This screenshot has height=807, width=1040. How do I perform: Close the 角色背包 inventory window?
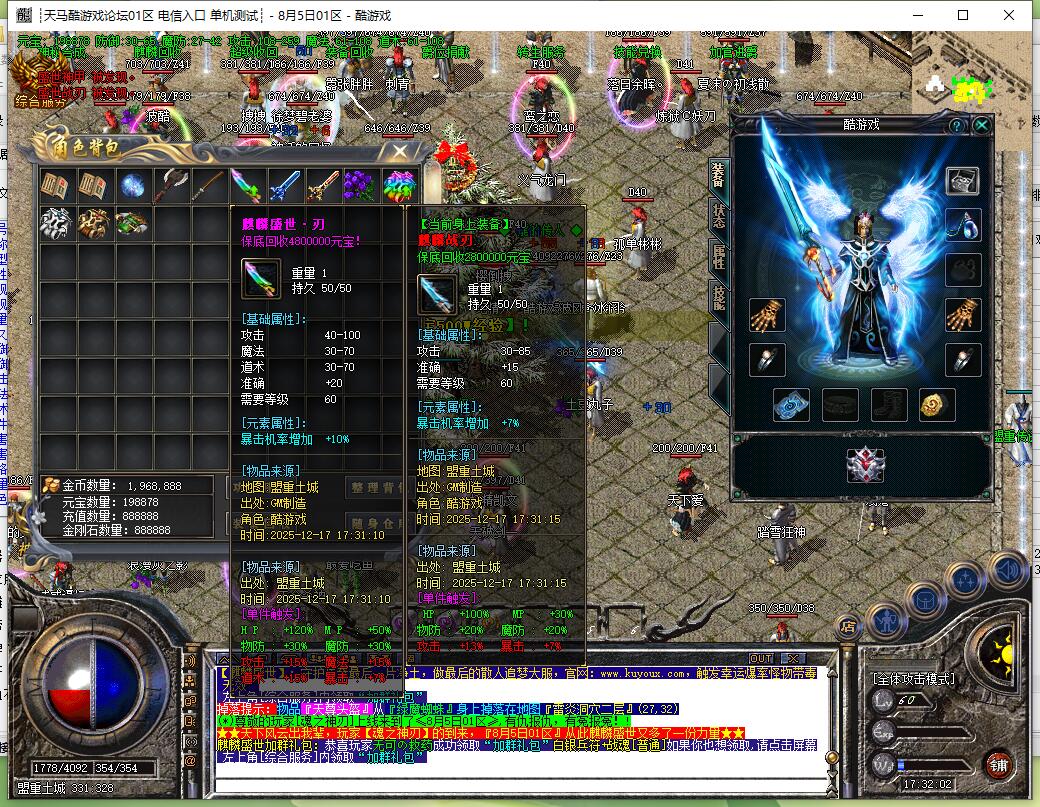[400, 152]
